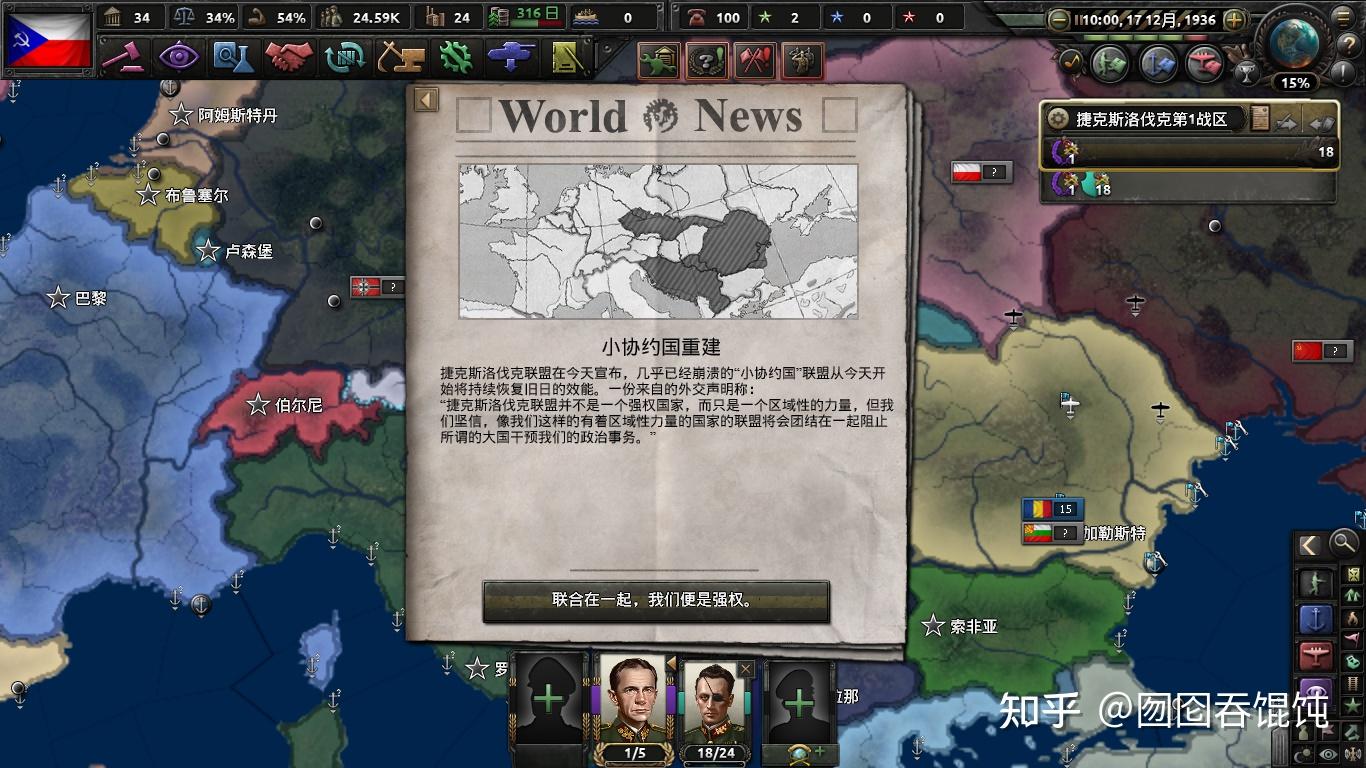Click the back arrow on the newspaper

(424, 99)
